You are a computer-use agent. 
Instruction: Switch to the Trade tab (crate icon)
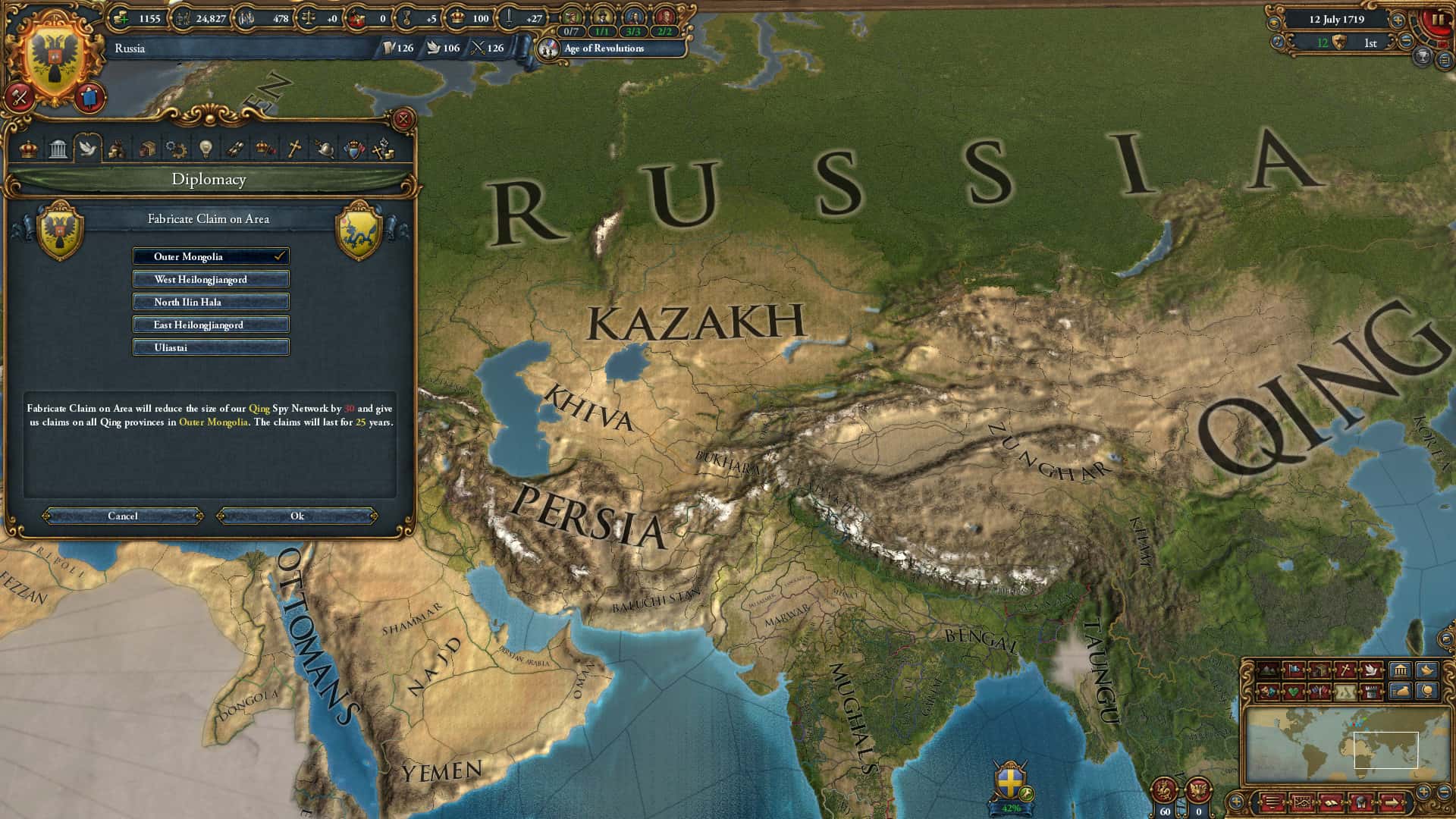147,149
